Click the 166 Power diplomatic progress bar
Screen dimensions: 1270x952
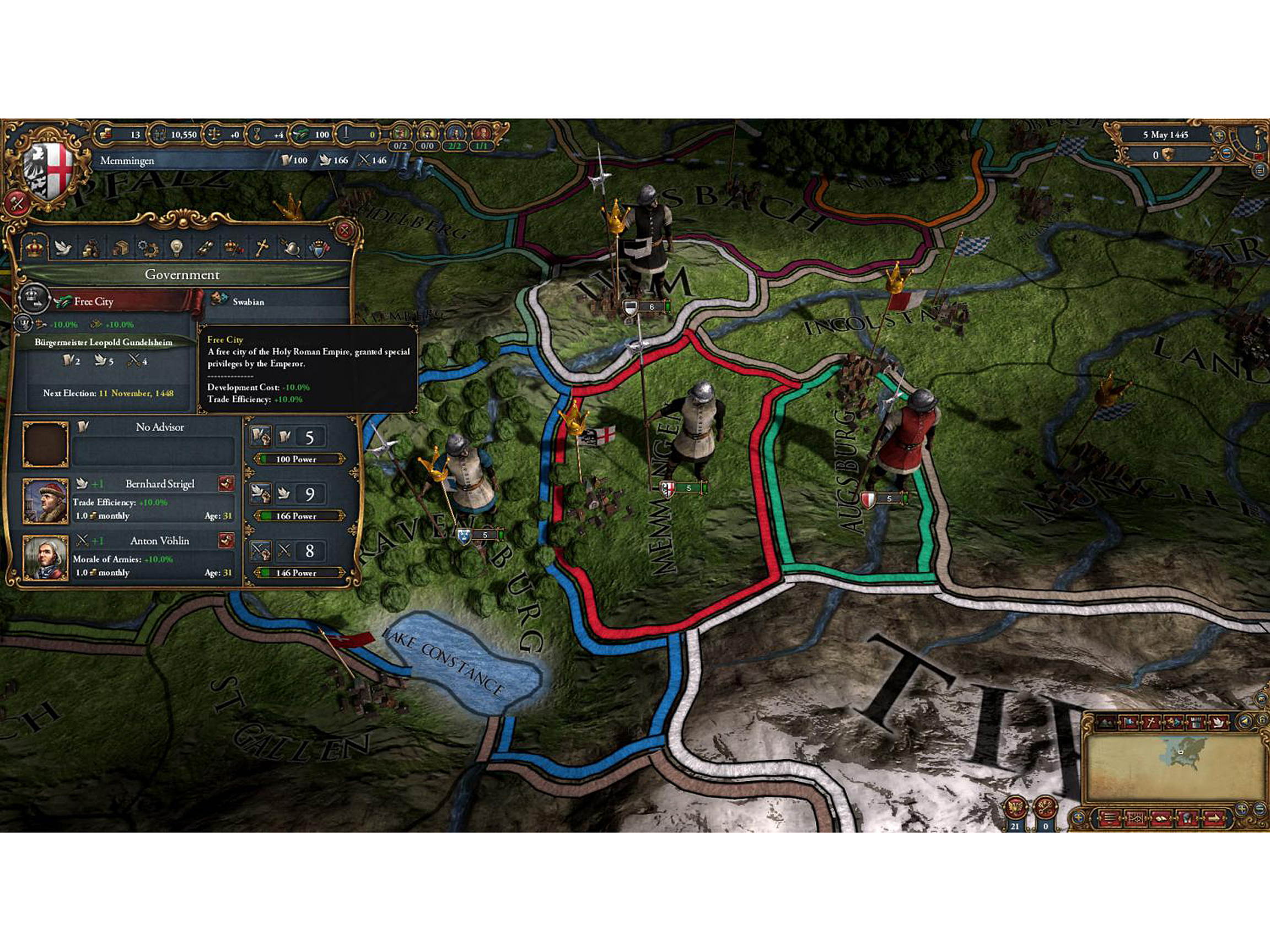click(299, 516)
